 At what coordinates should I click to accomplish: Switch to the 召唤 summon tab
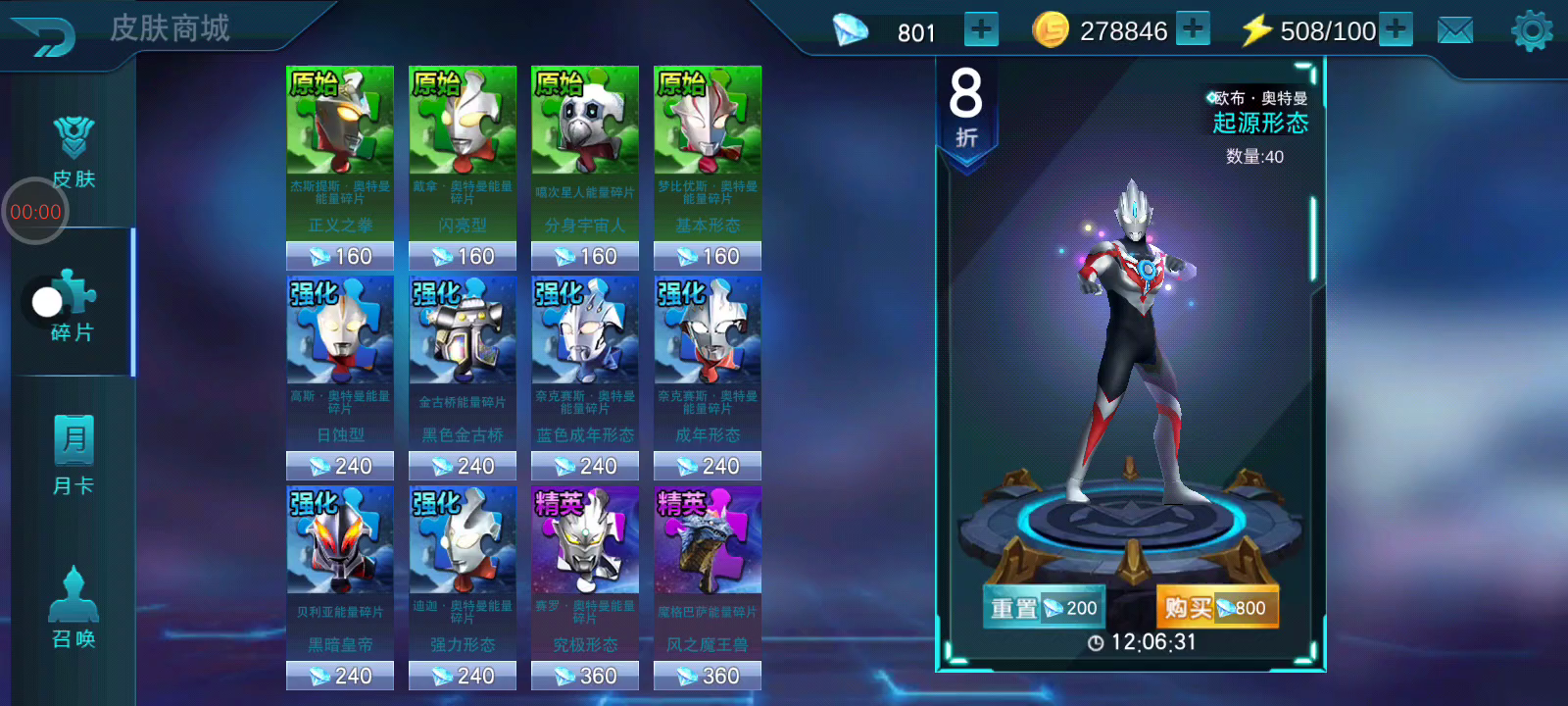coord(73,608)
